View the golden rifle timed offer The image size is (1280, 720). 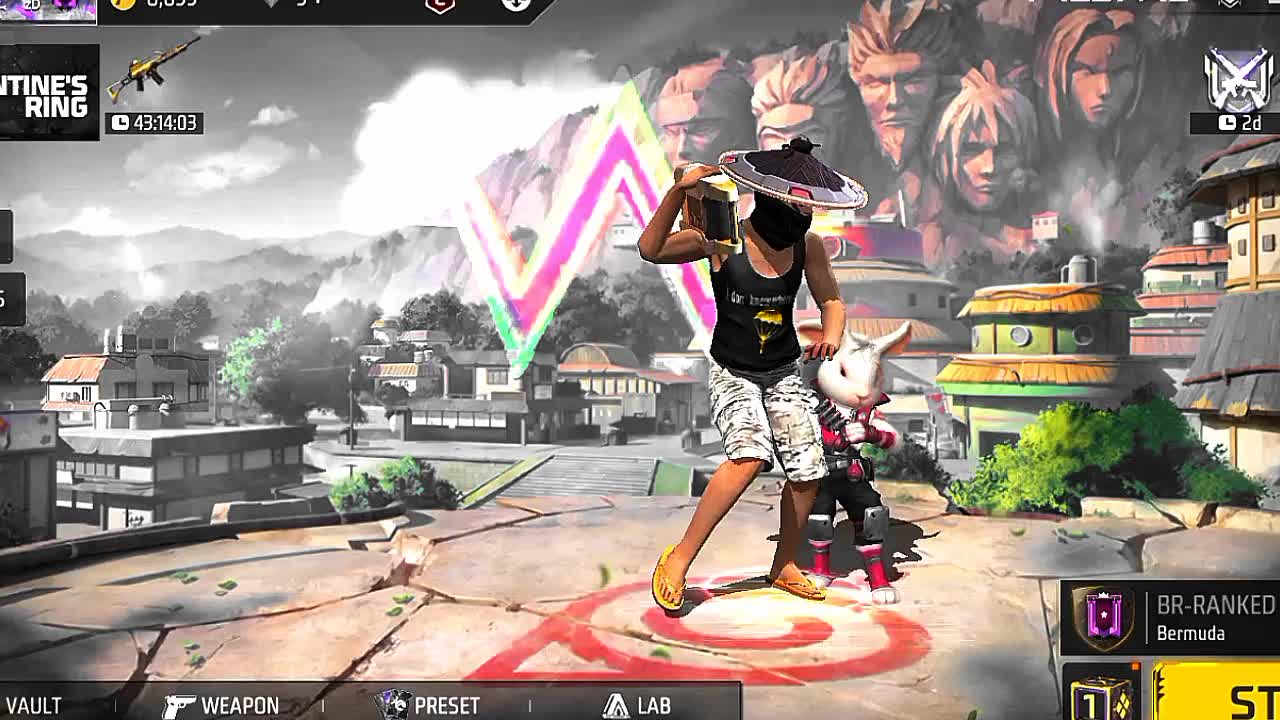pyautogui.click(x=153, y=86)
